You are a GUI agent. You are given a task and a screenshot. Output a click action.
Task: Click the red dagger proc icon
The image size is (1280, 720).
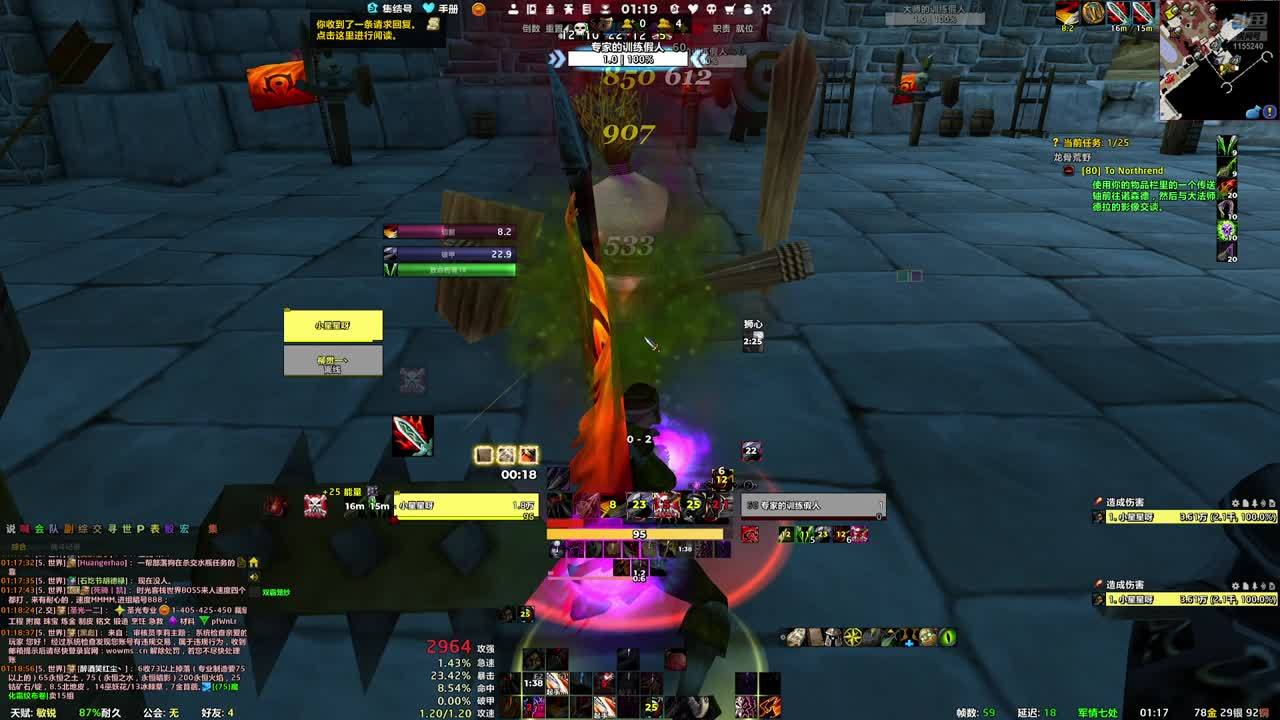[x=412, y=436]
